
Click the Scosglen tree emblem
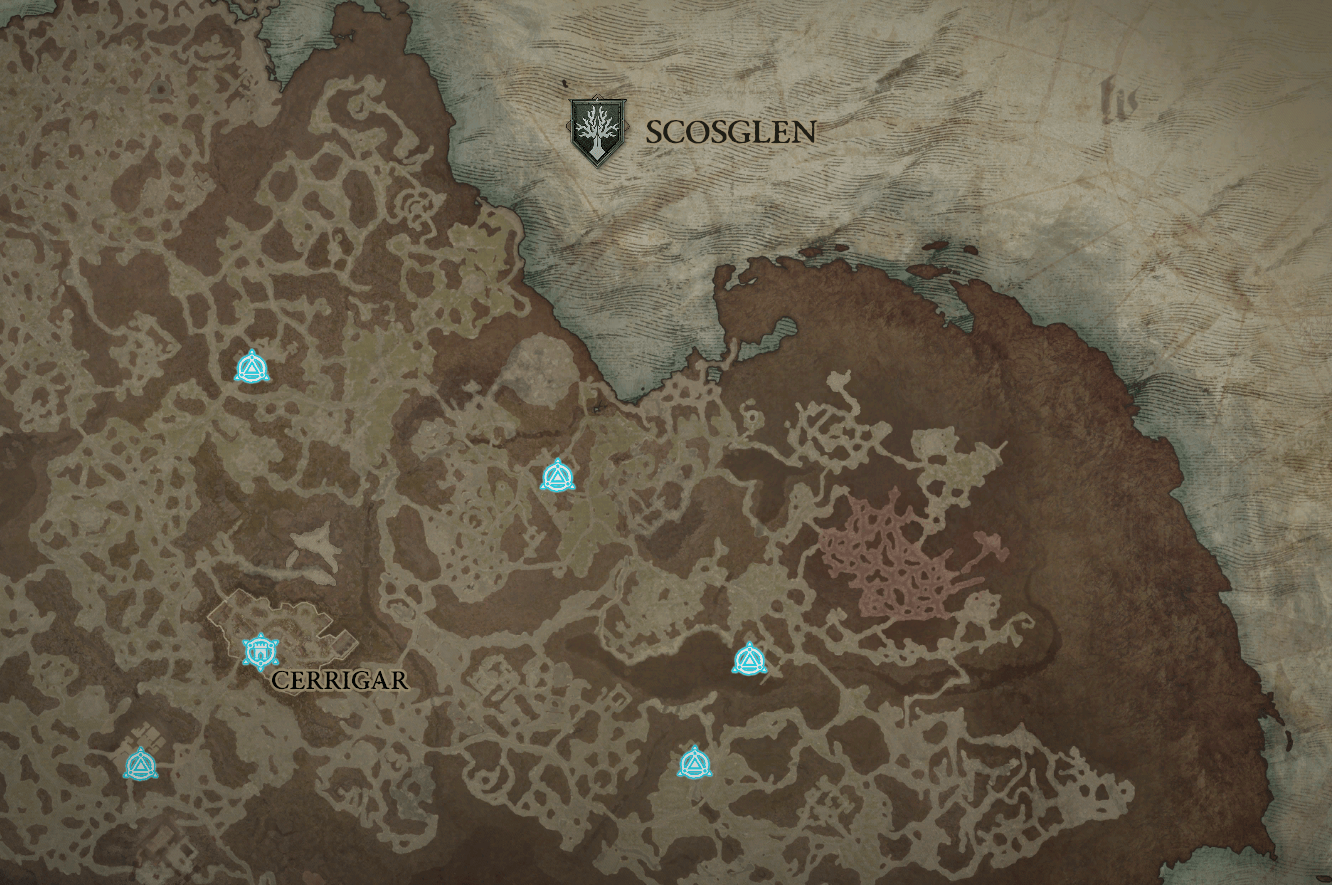click(597, 130)
